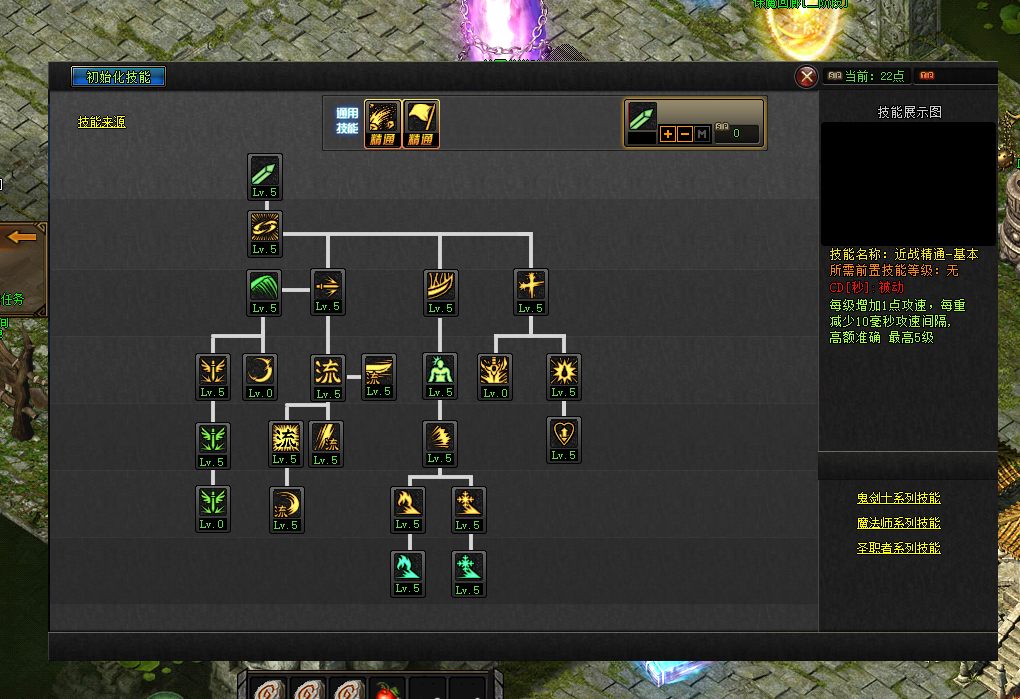This screenshot has width=1020, height=699.
Task: Remove a skill point with the minus button
Action: [685, 134]
